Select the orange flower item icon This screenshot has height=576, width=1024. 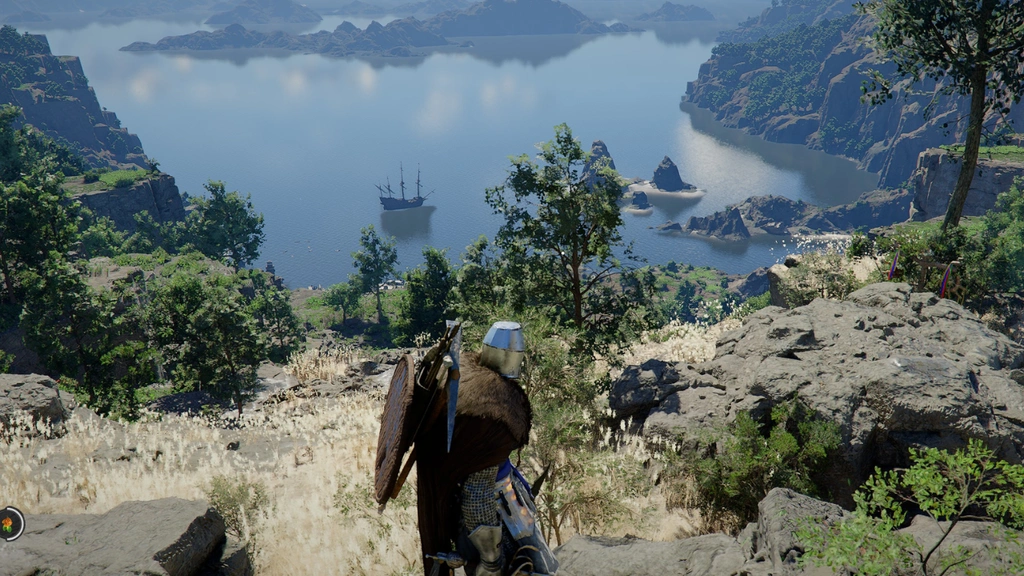point(9,523)
